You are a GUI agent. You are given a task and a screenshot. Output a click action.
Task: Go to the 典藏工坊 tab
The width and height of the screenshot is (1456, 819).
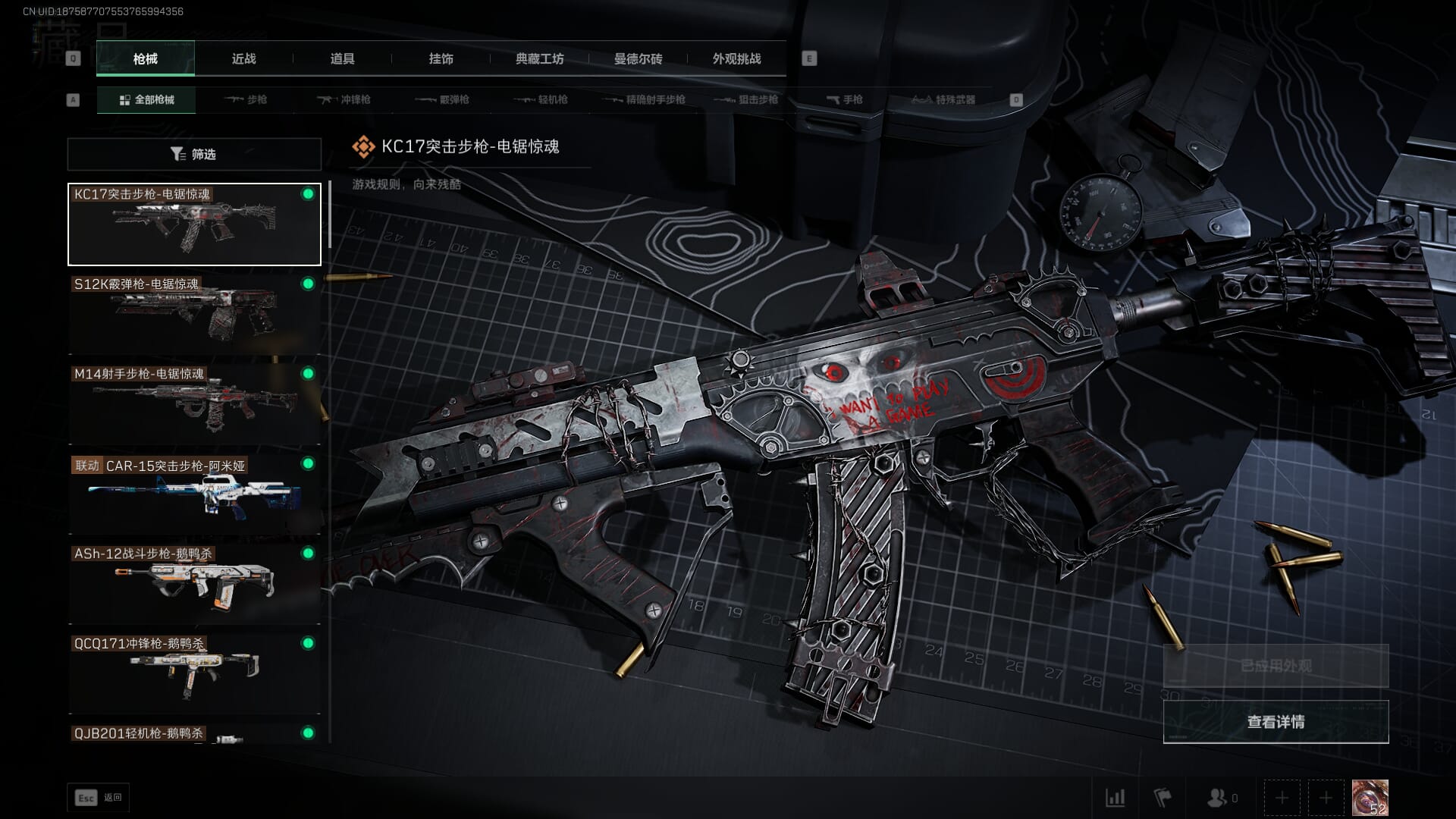point(539,58)
